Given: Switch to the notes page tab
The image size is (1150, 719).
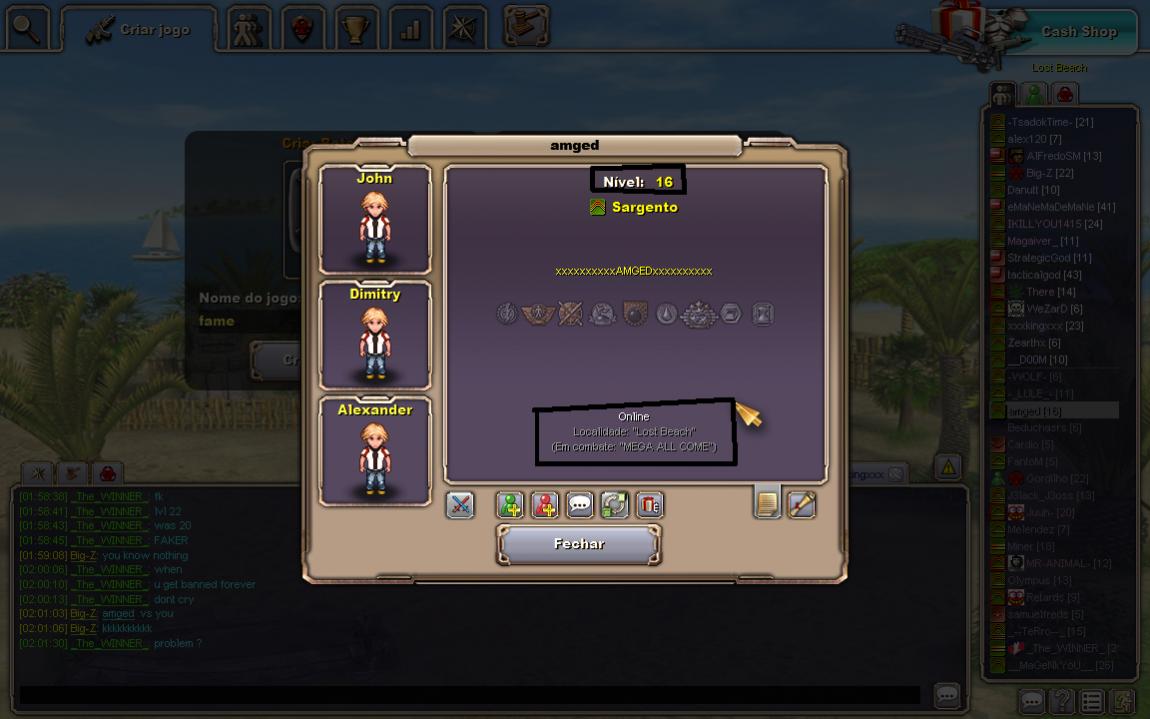Looking at the screenshot, I should click(x=767, y=503).
